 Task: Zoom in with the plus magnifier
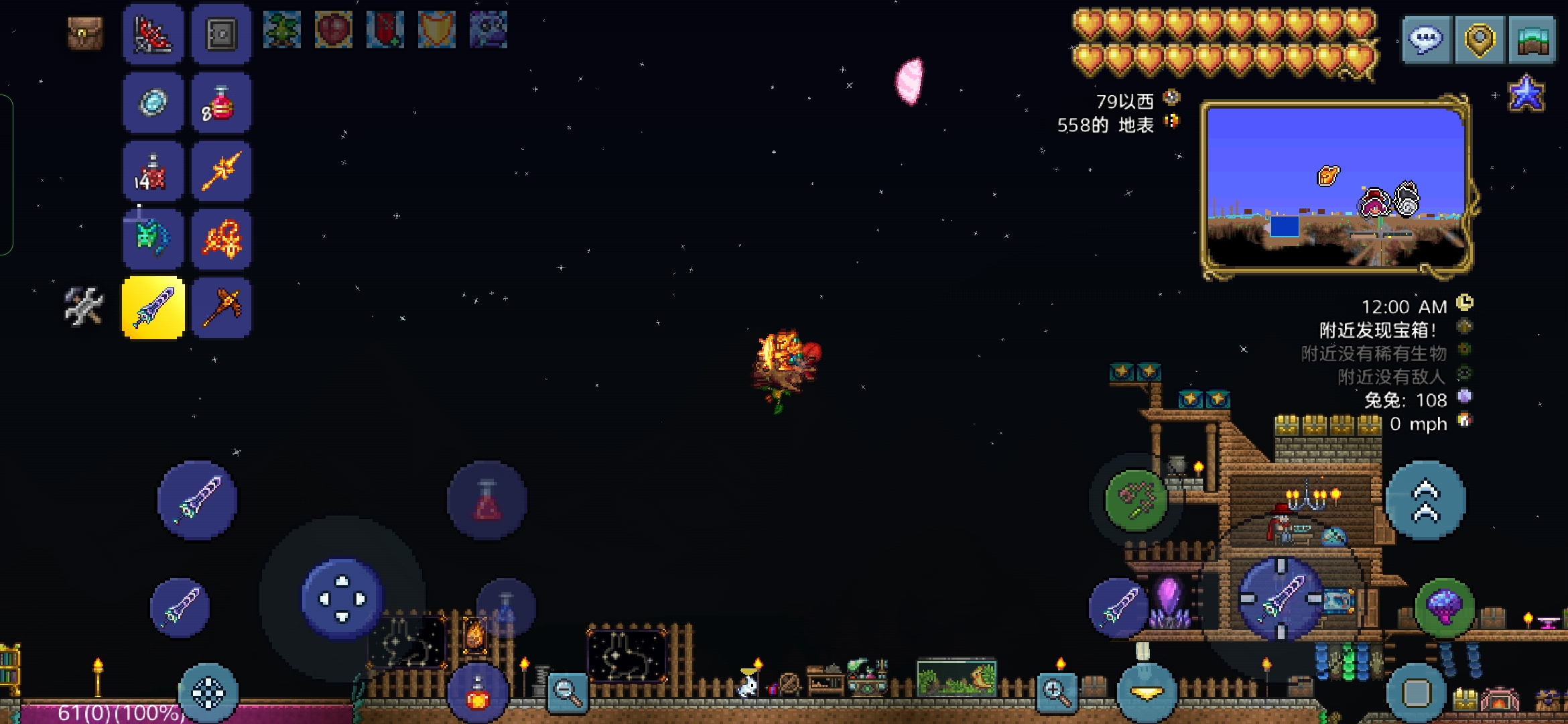[x=1056, y=692]
